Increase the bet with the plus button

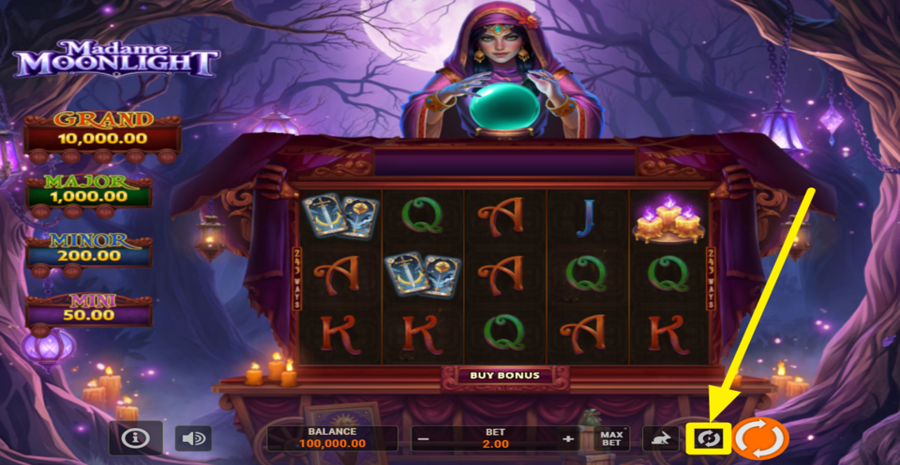tap(568, 439)
